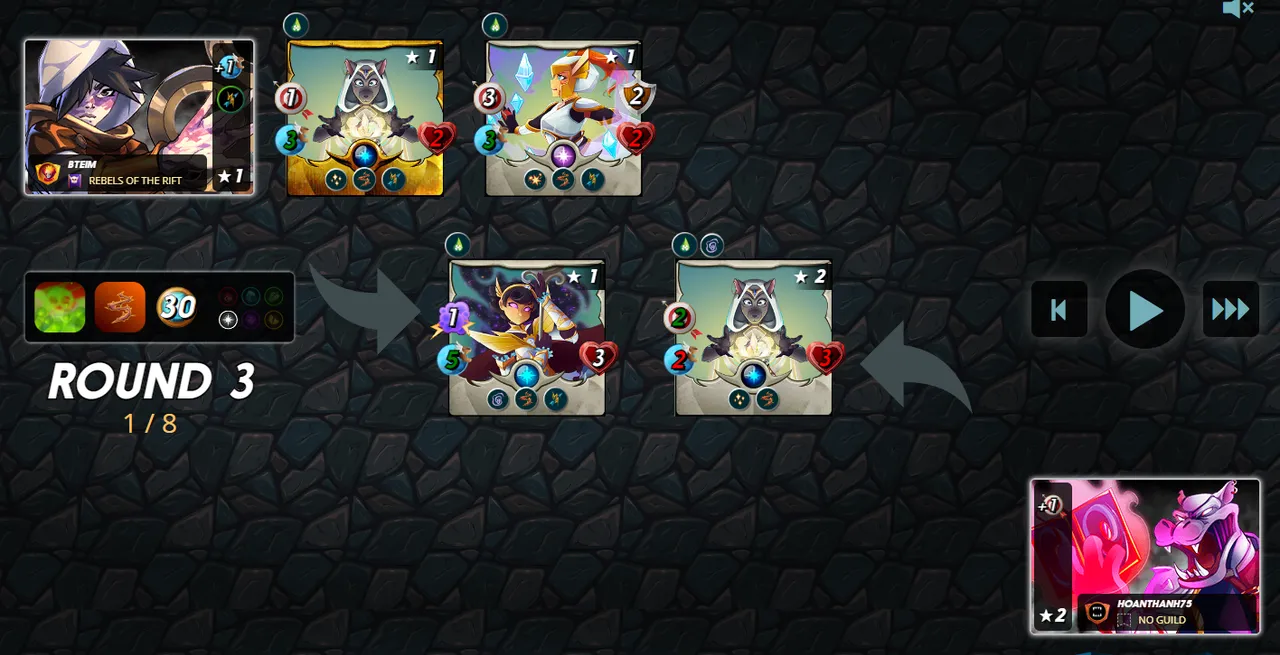Select BTEIM's summoner card

[x=138, y=116]
